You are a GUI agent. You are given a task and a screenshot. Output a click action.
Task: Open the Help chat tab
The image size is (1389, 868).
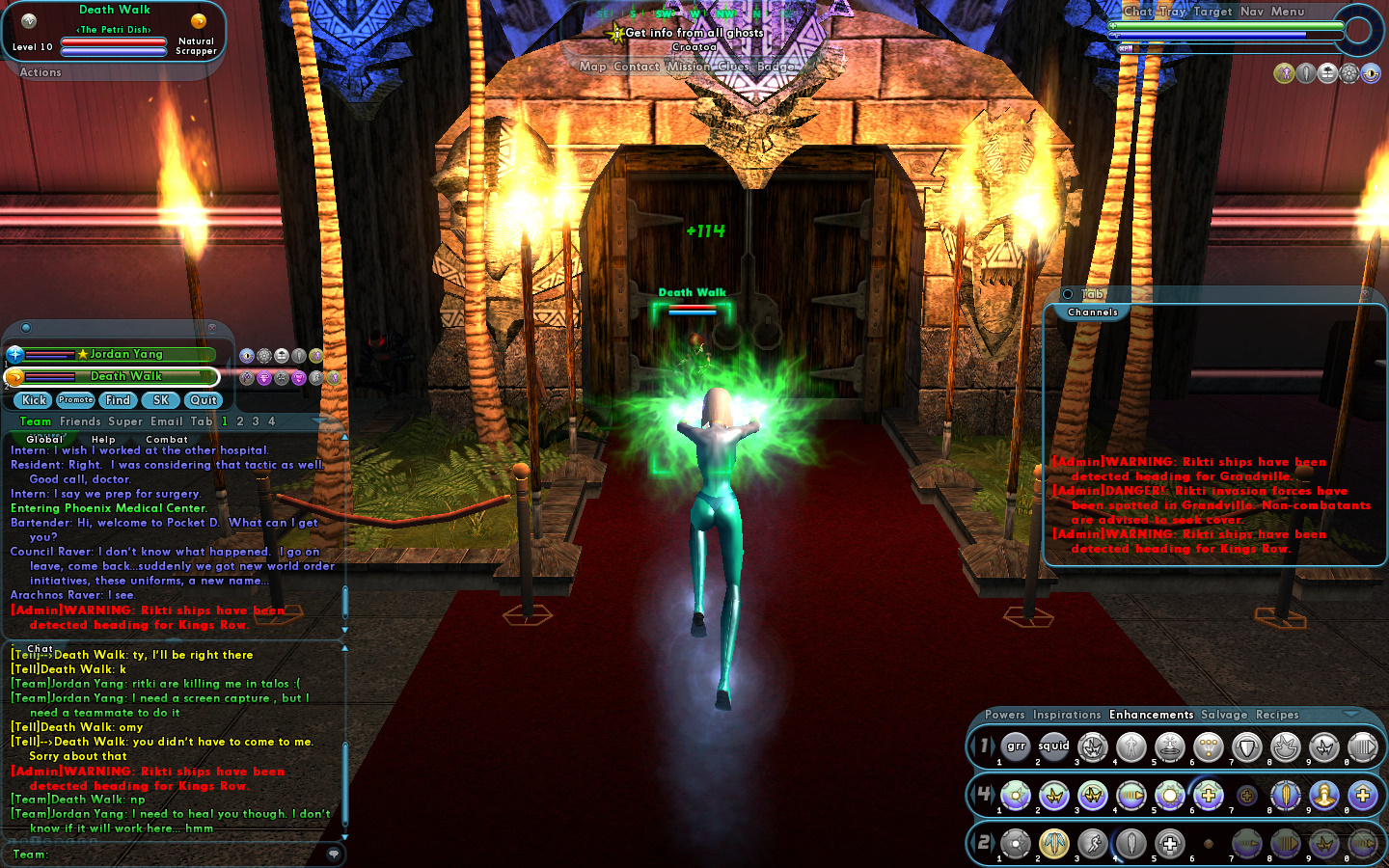tap(103, 440)
